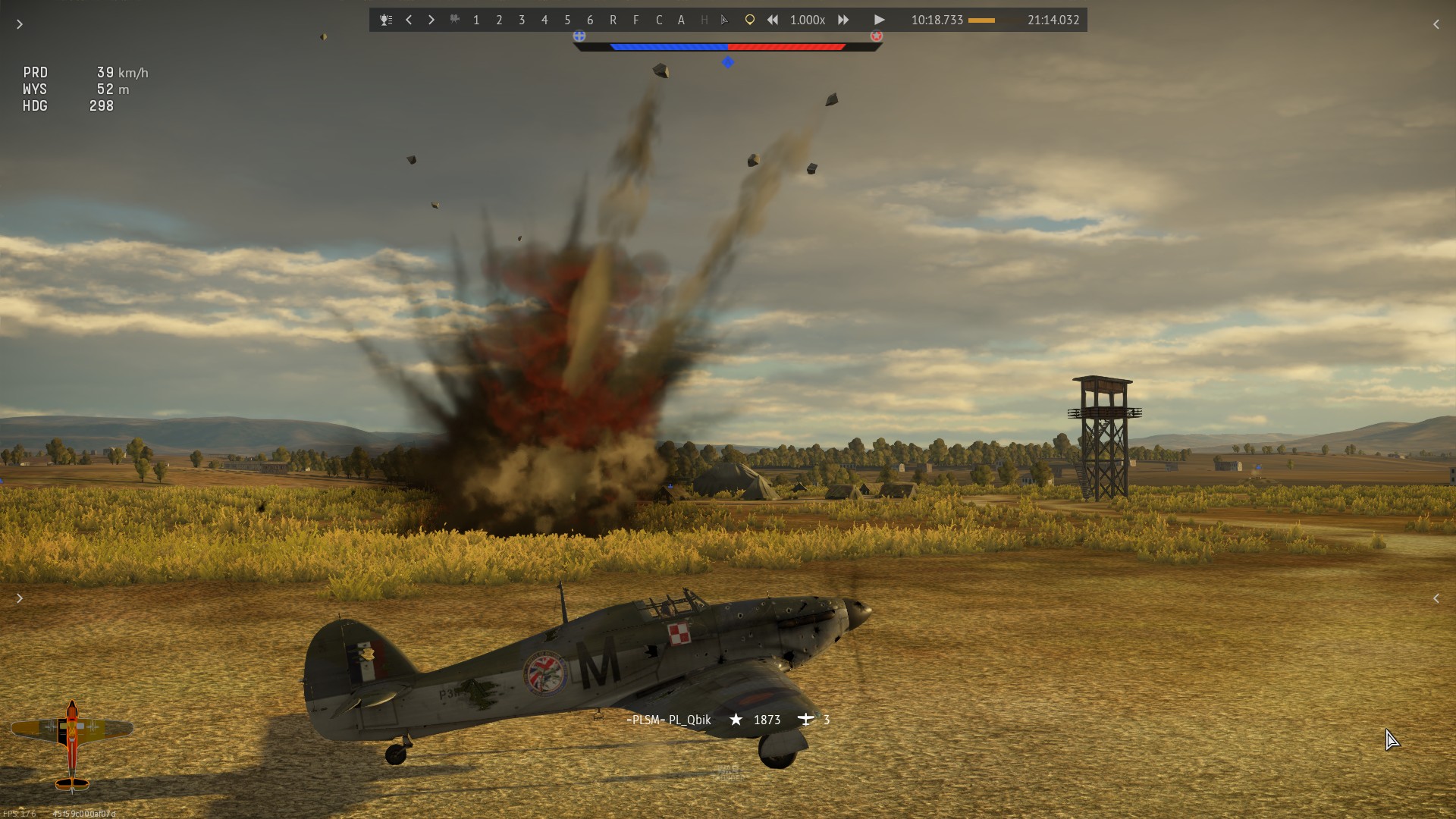Switch to the previous player
The image size is (1456, 819).
409,20
